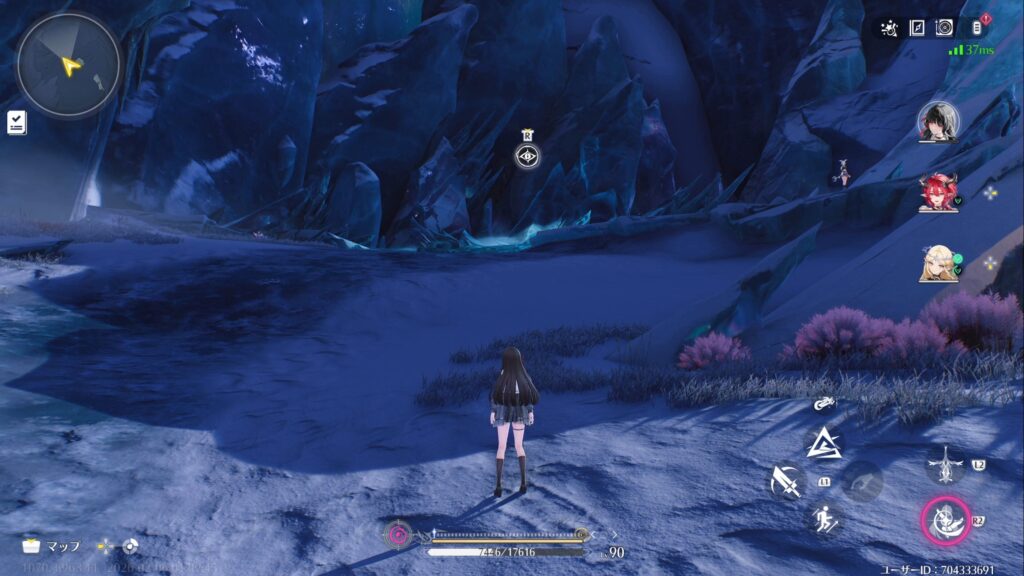Screen dimensions: 1024x576
Task: Click the eye tracking marker
Action: click(x=527, y=155)
